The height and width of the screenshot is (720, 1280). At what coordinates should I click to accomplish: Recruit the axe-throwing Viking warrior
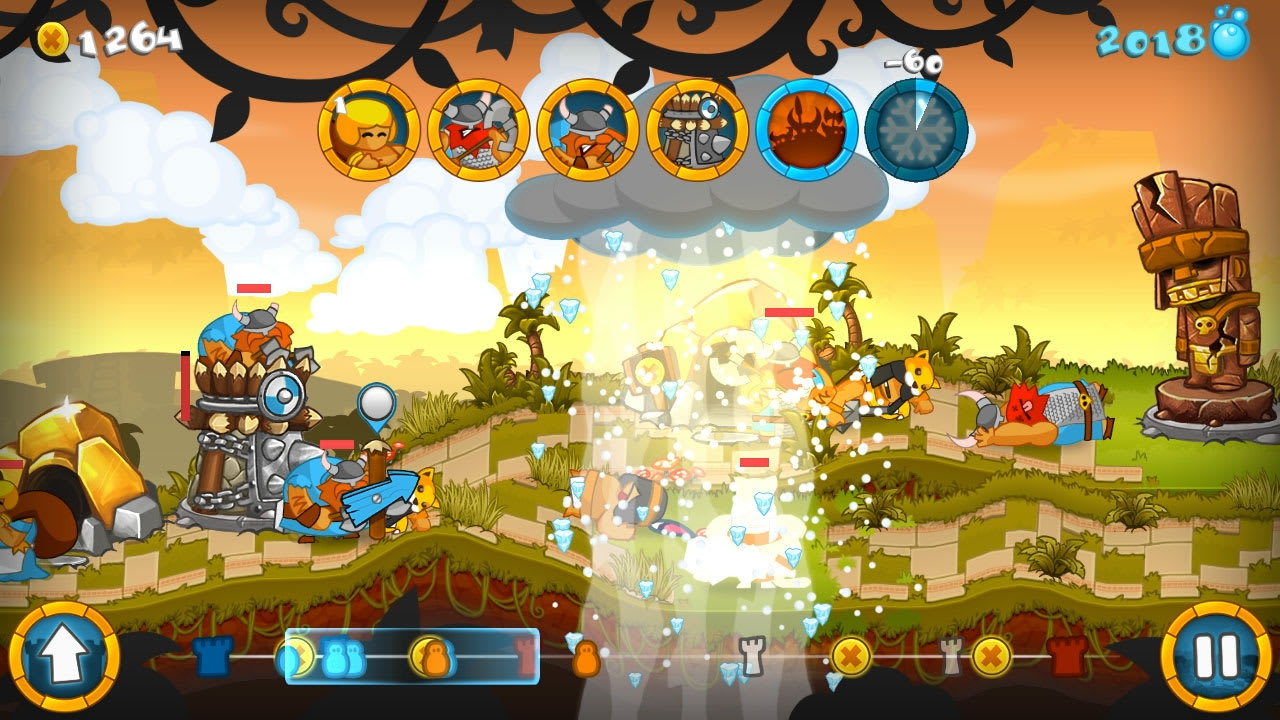click(478, 132)
